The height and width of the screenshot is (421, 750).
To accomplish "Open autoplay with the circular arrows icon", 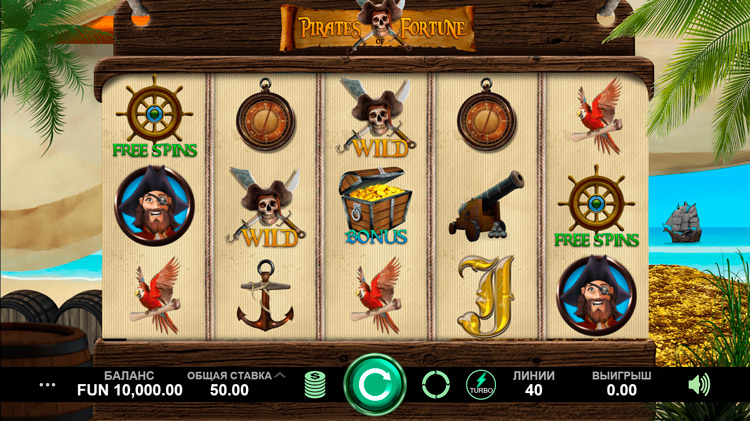I will coord(436,384).
